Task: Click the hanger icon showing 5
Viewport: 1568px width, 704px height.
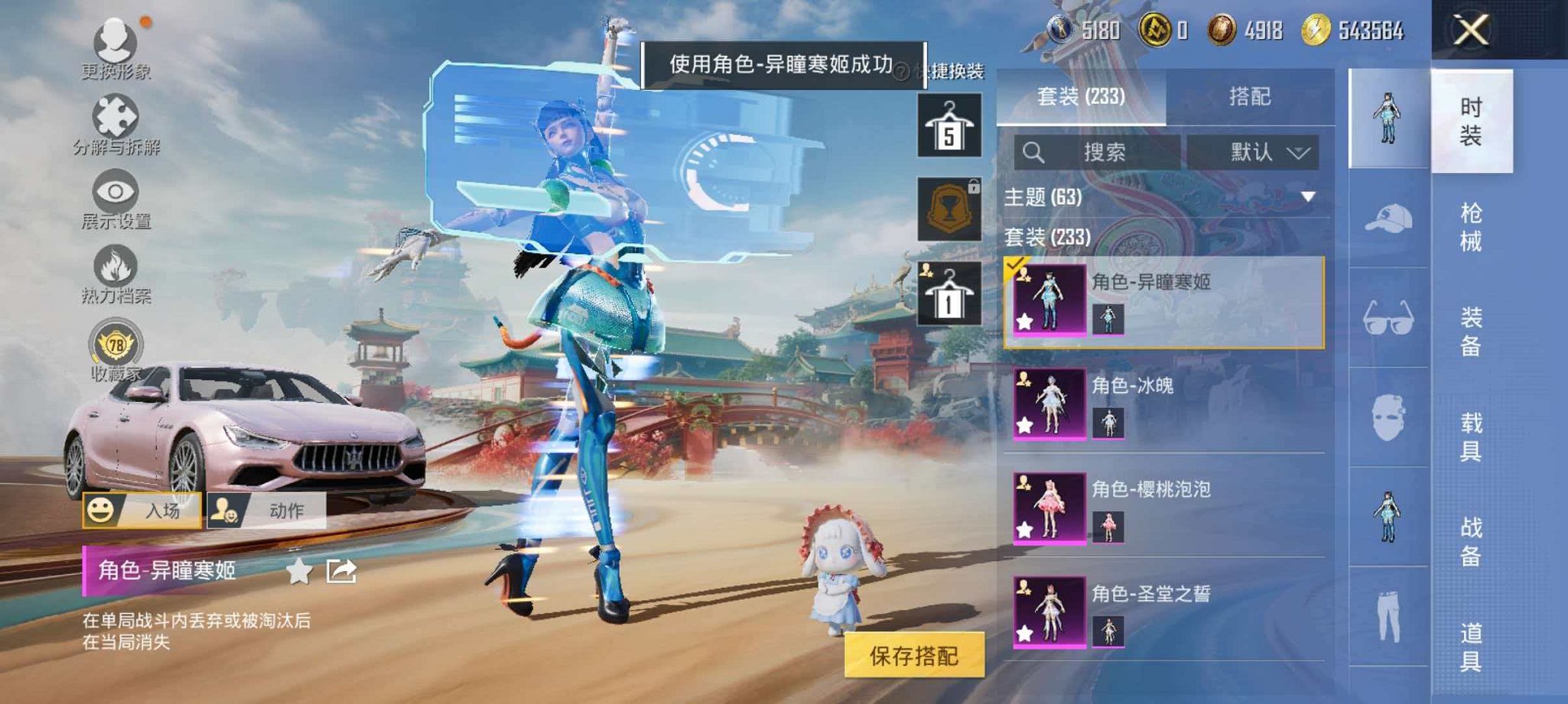Action: 948,124
